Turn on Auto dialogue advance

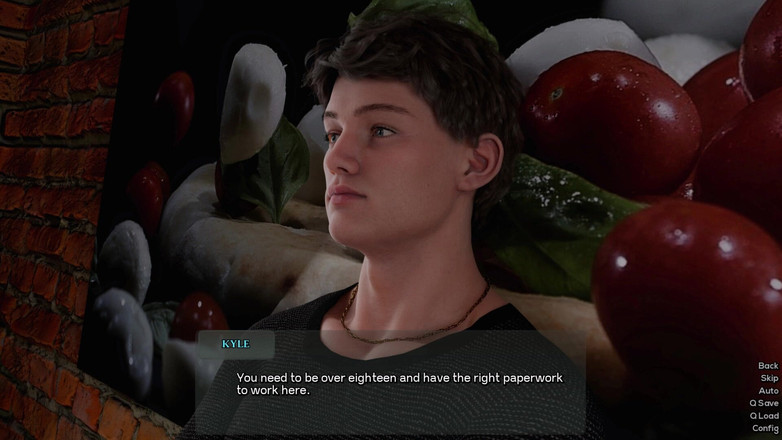point(767,391)
